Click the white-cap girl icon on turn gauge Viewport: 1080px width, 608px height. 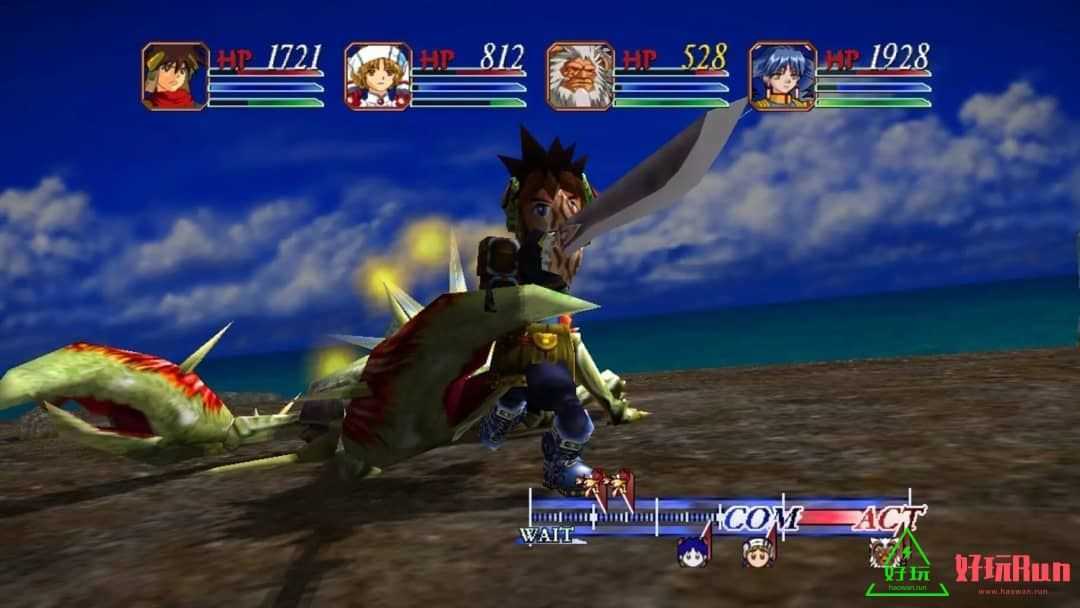[x=757, y=550]
